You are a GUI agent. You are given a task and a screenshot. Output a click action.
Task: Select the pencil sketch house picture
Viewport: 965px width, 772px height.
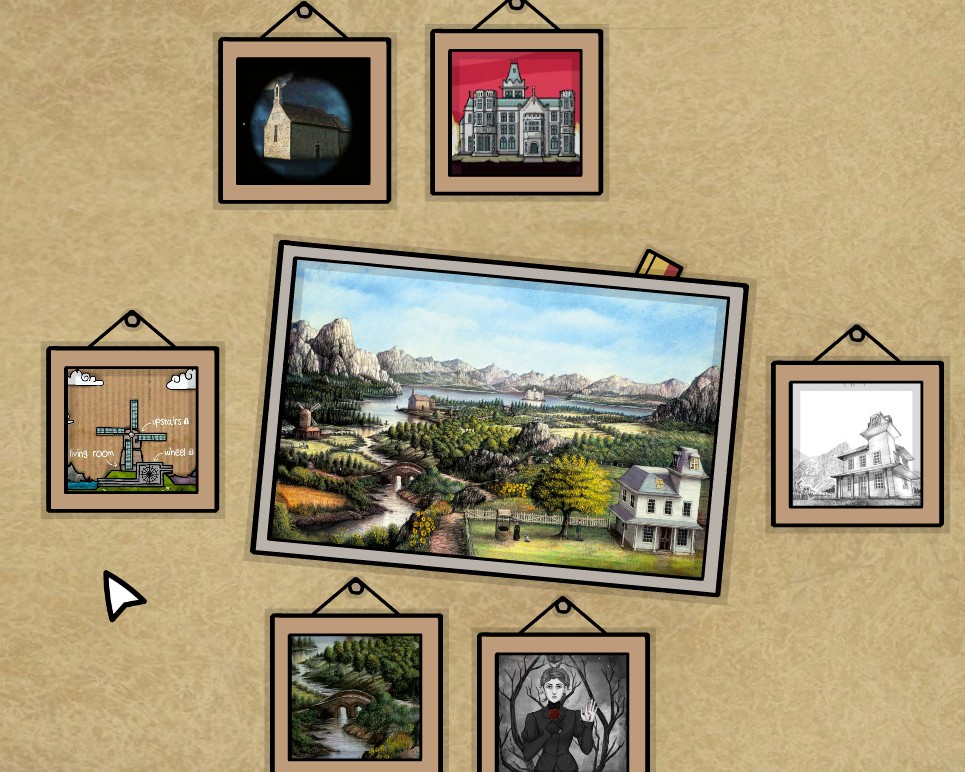(x=857, y=444)
